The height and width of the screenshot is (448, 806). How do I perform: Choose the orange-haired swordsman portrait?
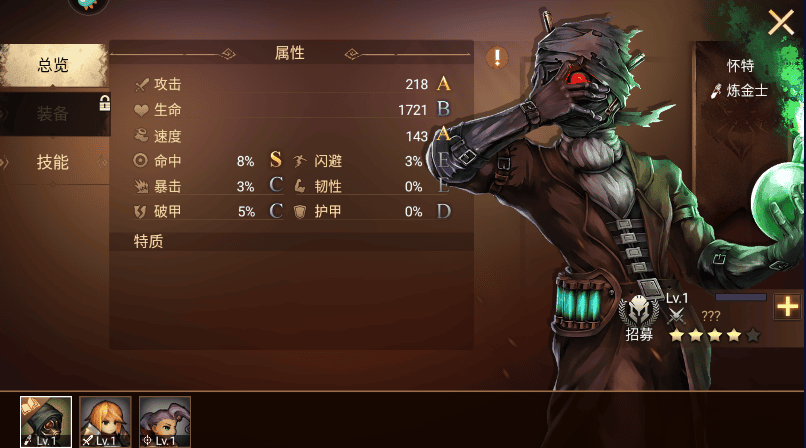click(x=105, y=421)
